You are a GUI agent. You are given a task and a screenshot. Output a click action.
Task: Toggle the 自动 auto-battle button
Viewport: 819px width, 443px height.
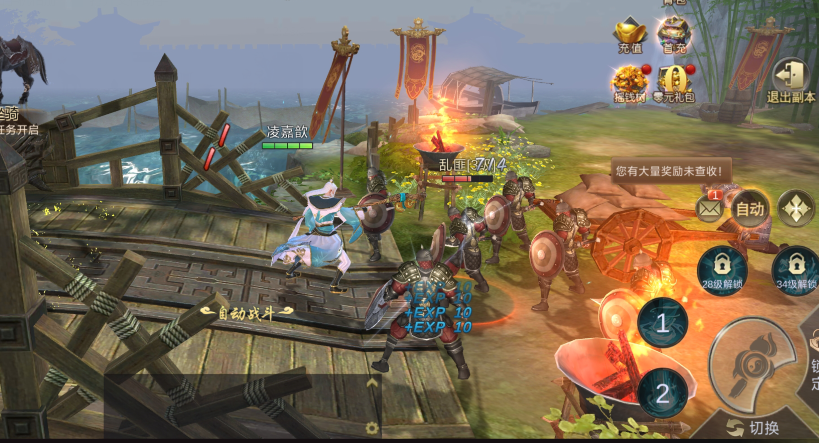(x=749, y=209)
